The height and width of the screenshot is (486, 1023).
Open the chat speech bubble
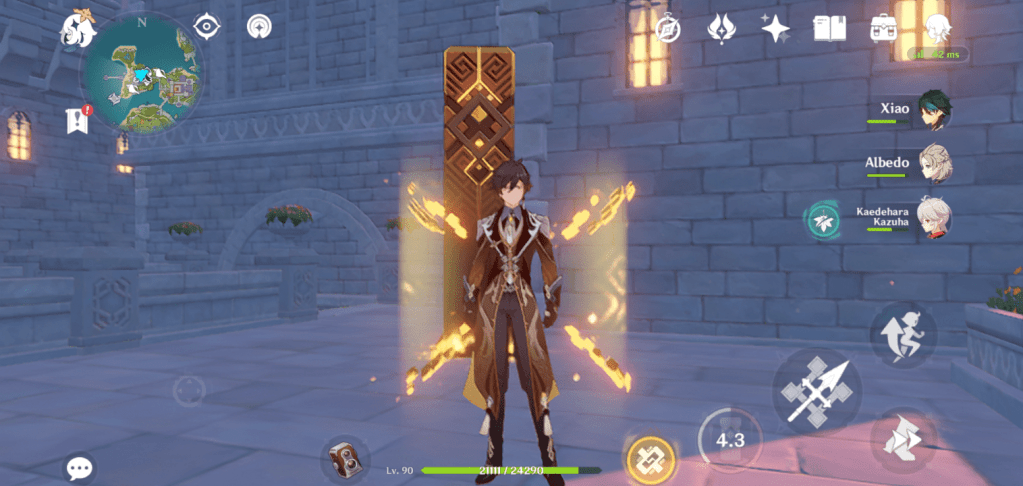tap(80, 466)
